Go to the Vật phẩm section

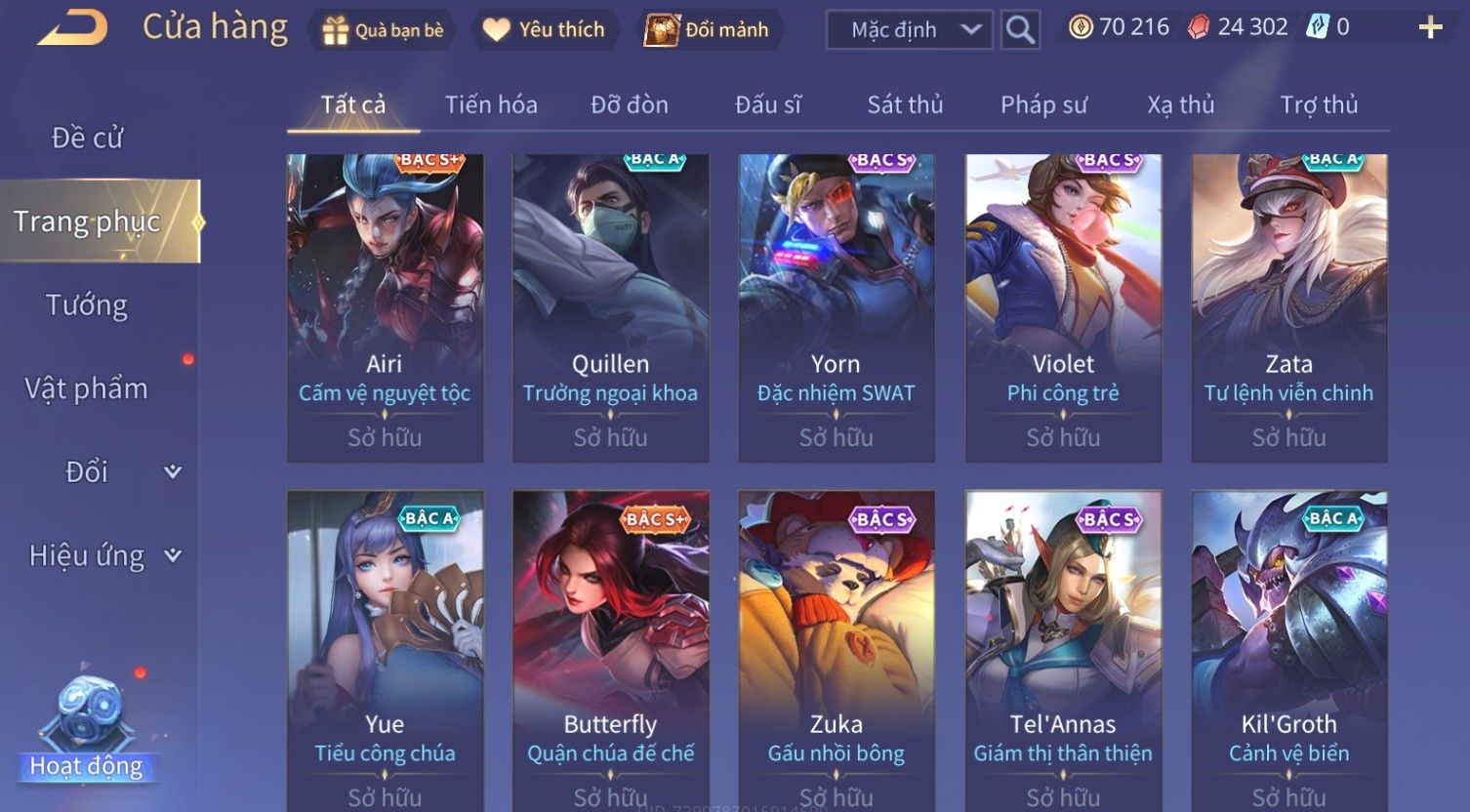87,388
